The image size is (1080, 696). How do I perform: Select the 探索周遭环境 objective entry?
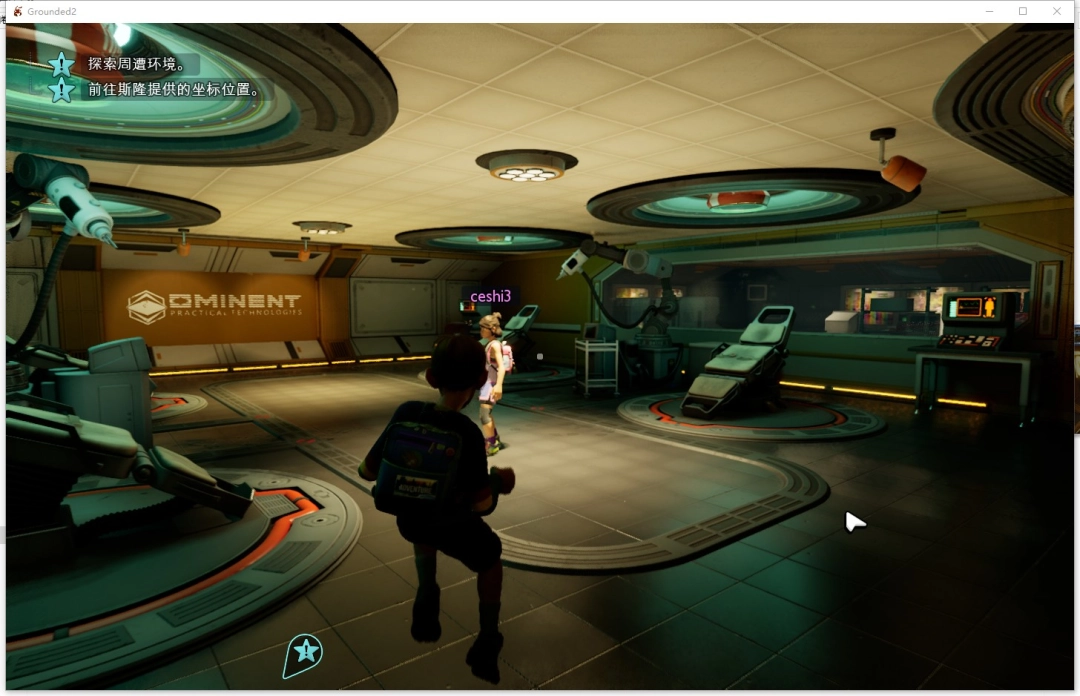136,64
